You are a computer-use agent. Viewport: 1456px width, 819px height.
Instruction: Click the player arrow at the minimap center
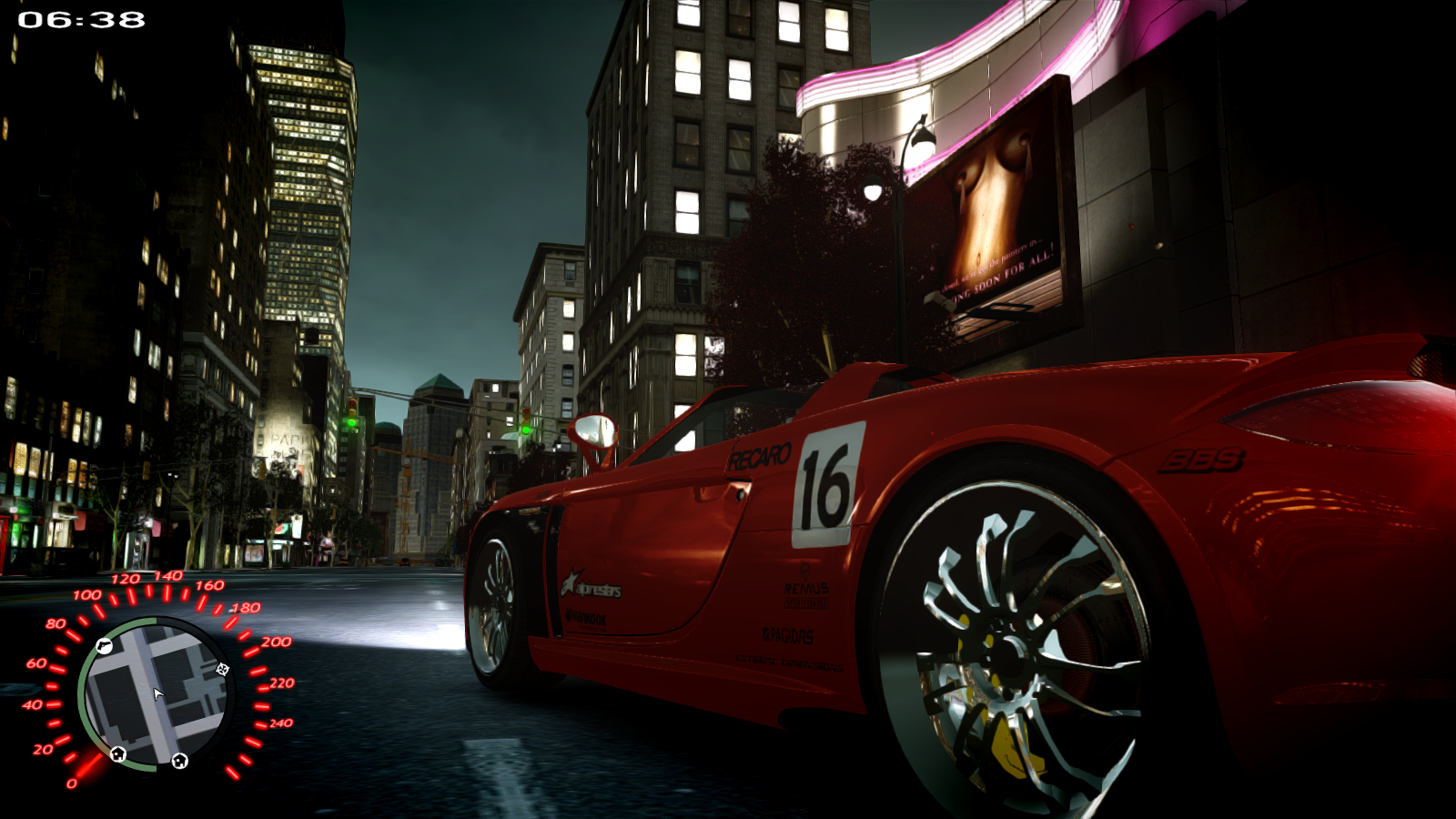(157, 693)
